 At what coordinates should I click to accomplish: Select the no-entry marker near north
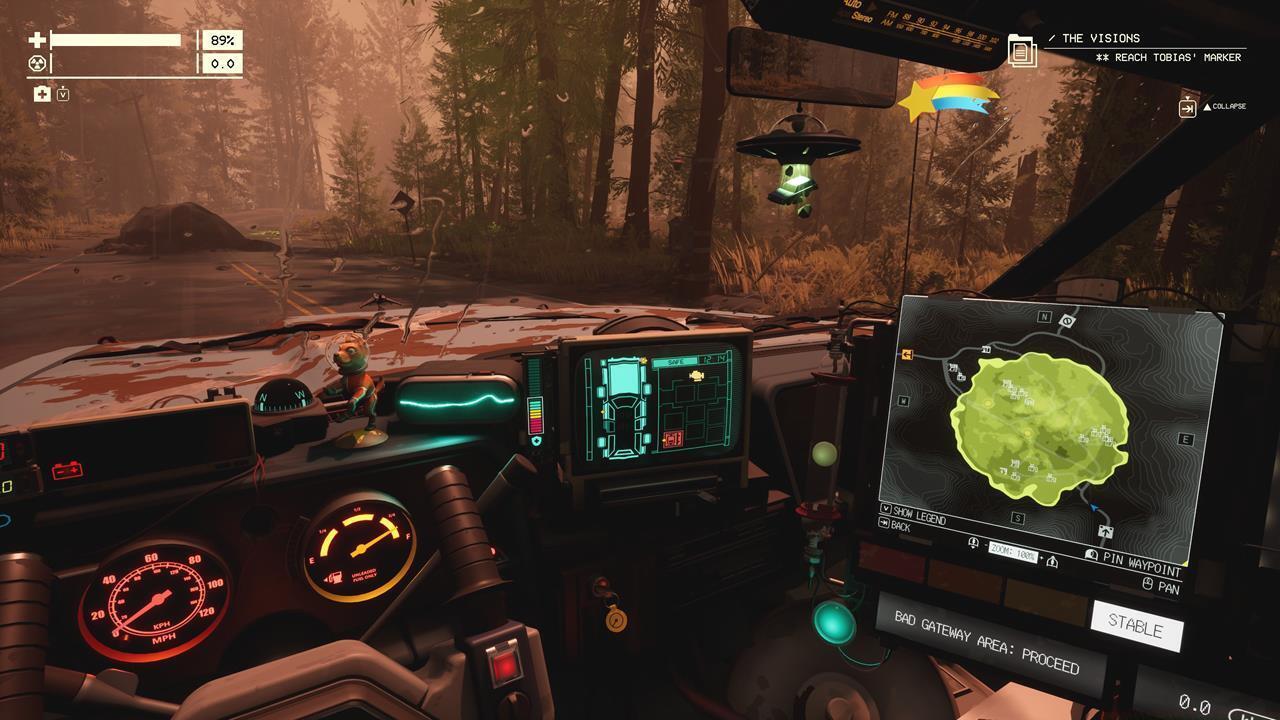pos(1067,321)
